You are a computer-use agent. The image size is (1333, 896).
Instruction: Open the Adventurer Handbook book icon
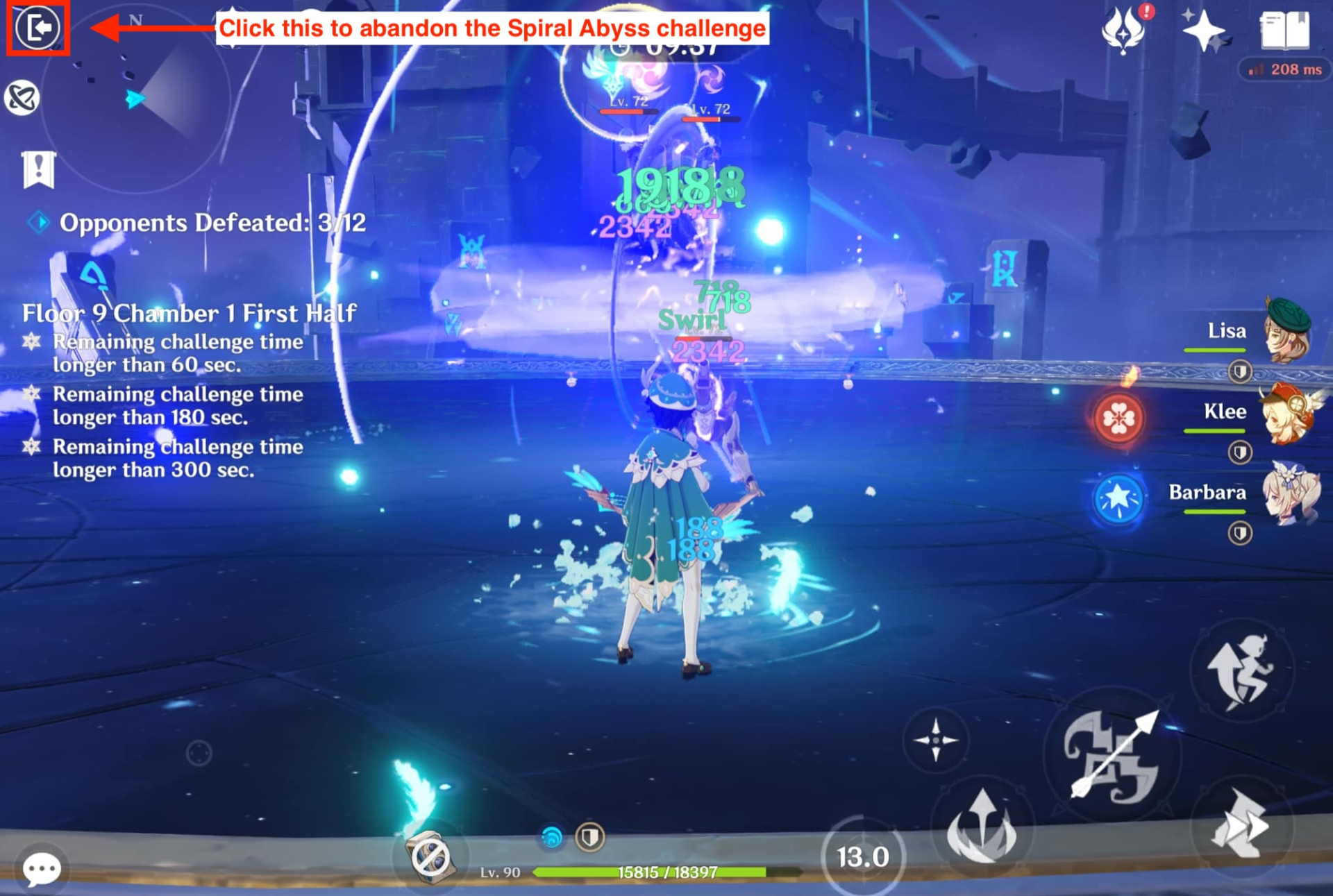tap(1284, 31)
